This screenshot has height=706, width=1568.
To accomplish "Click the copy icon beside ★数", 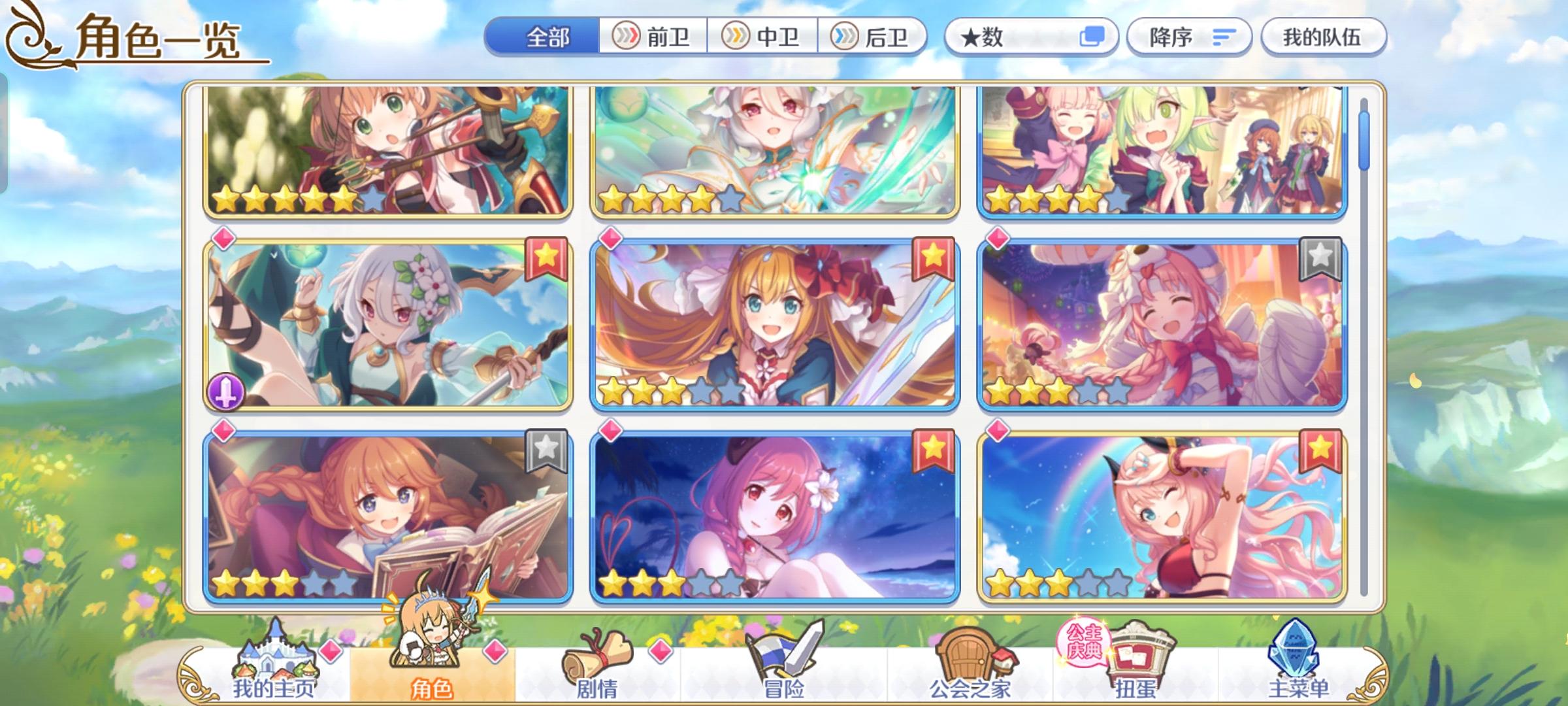I will 1094,37.
